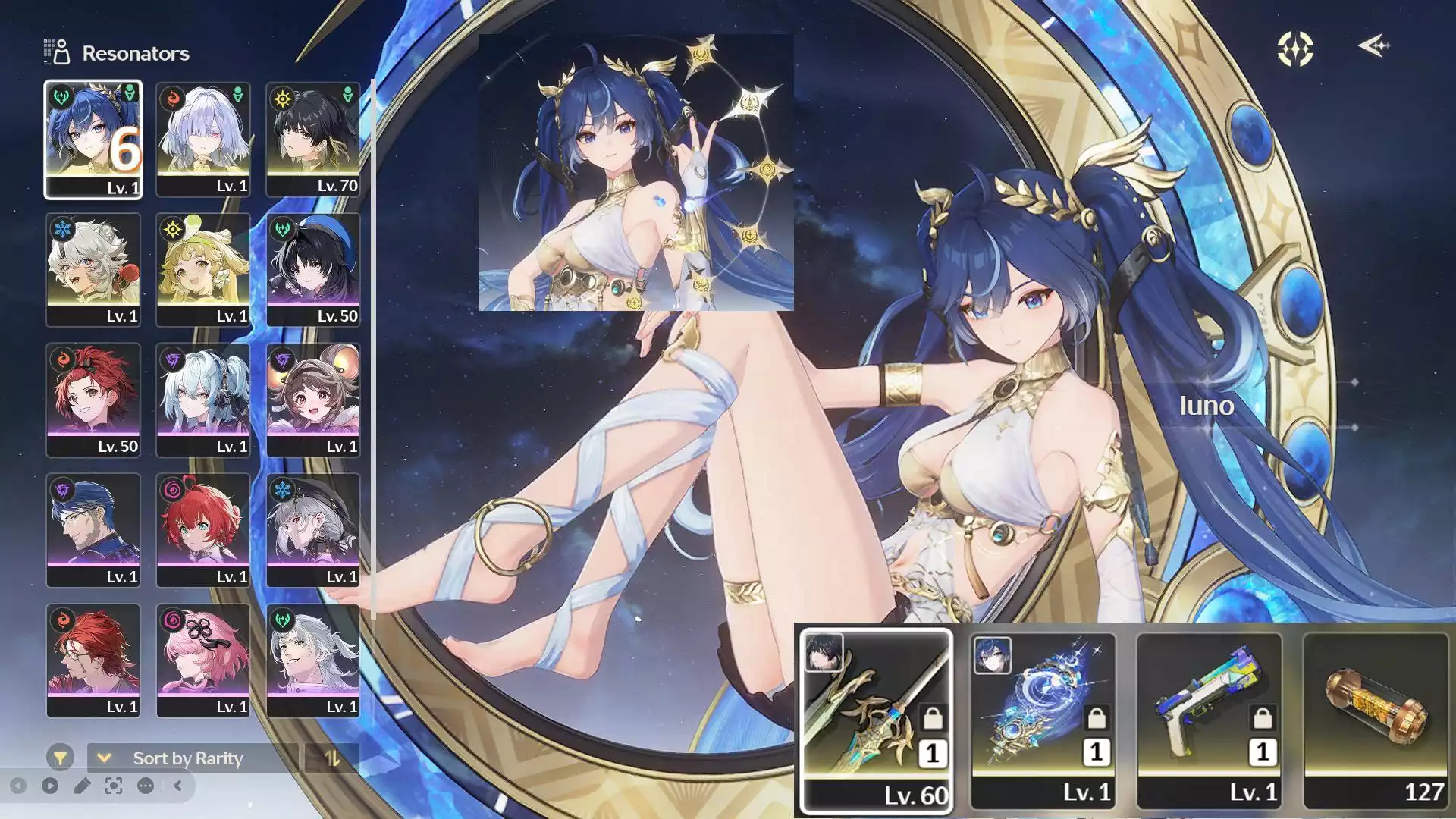1456x819 pixels.
Task: Pick the red ponytail Lv. 50 resonator
Action: (x=93, y=400)
